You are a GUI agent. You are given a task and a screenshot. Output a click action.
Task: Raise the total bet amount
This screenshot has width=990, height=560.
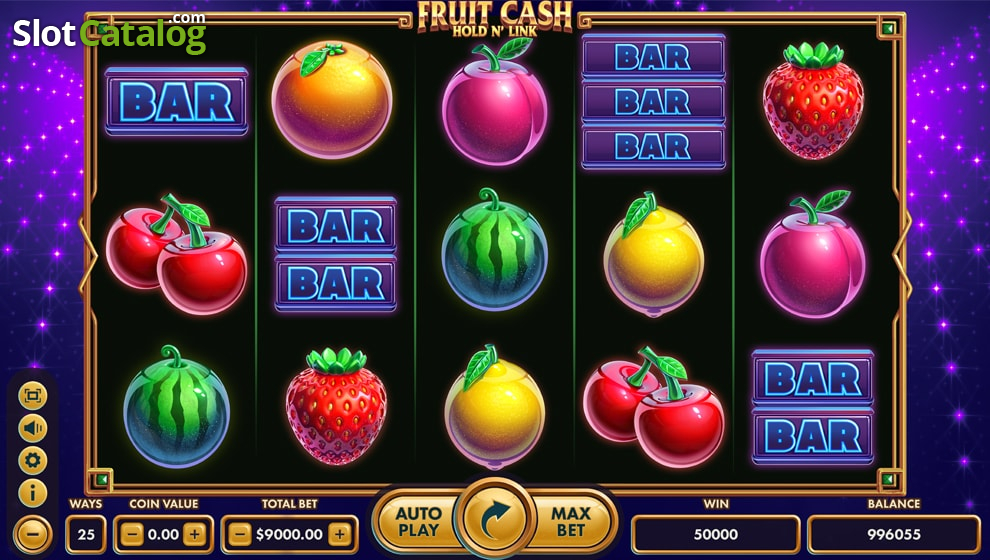click(340, 534)
